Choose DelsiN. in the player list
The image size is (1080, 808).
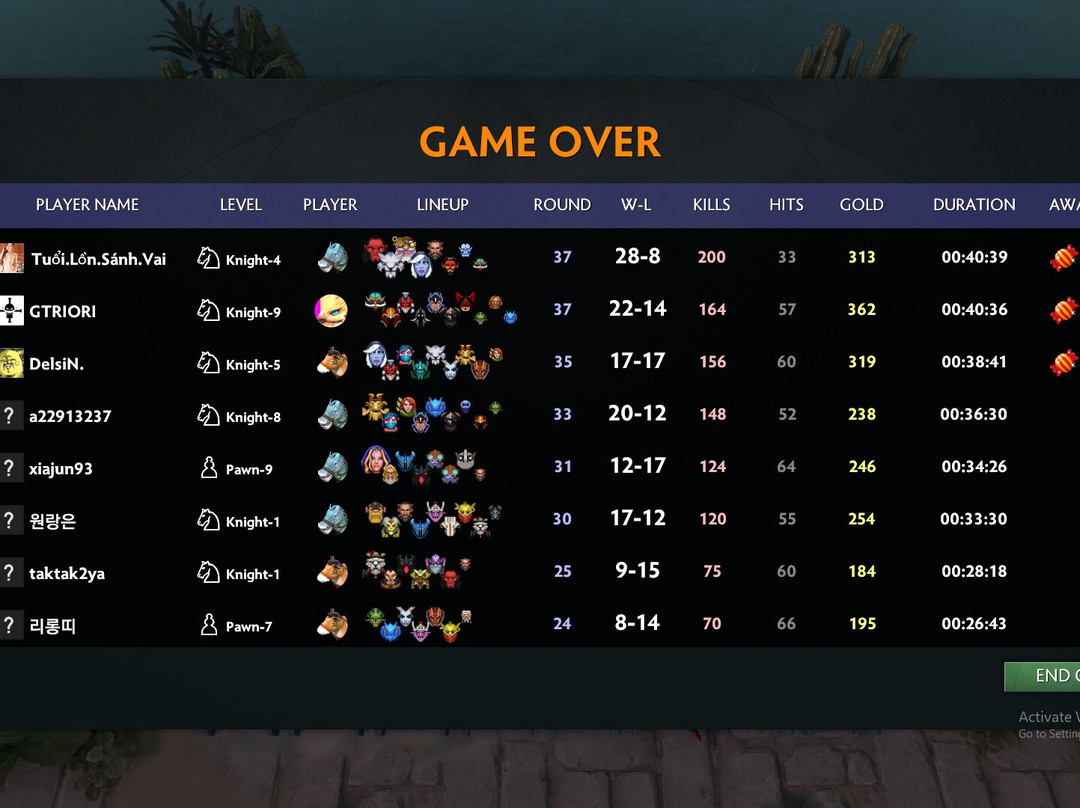tap(56, 364)
